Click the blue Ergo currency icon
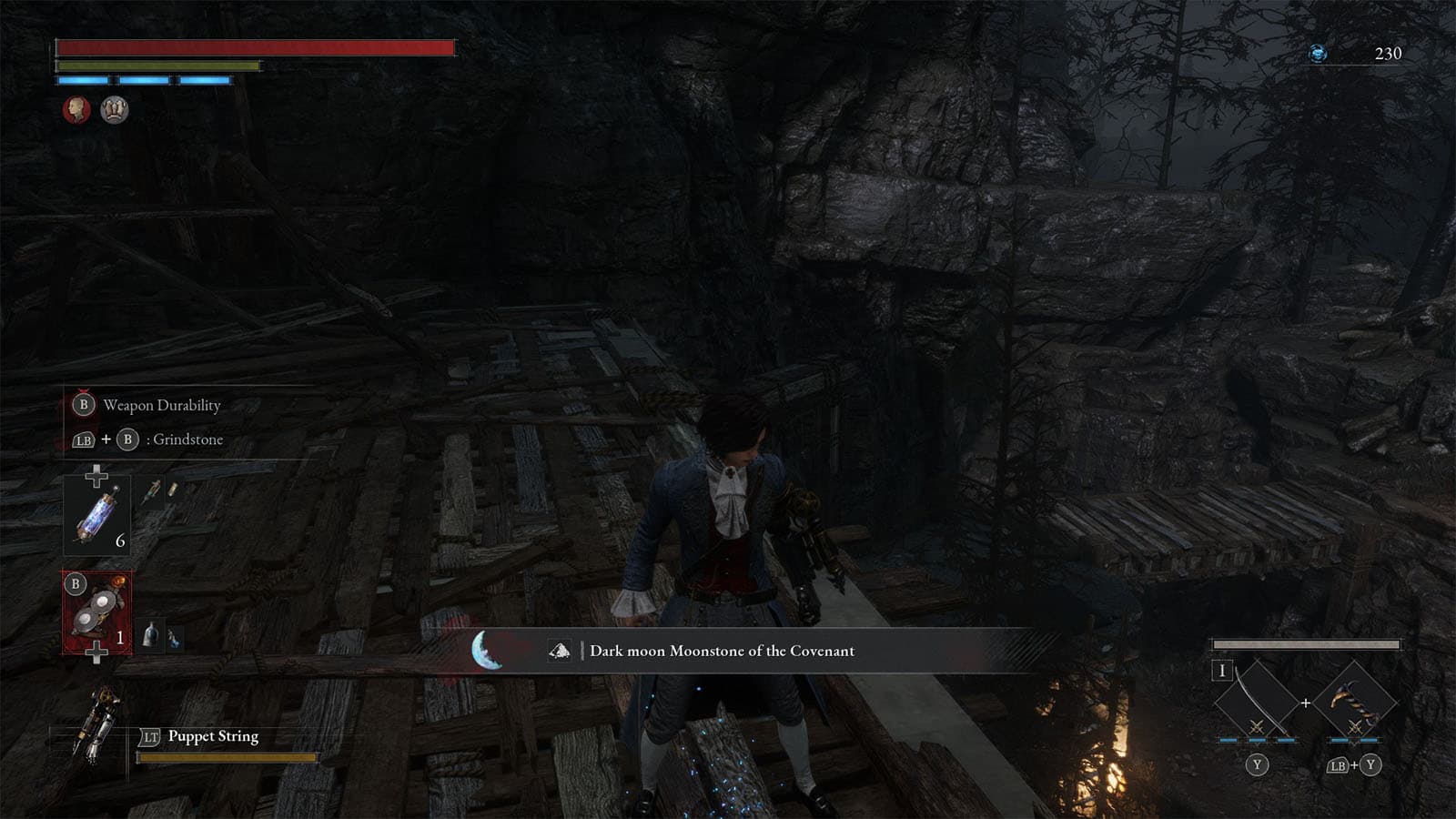This screenshot has height=819, width=1456. click(x=1317, y=54)
